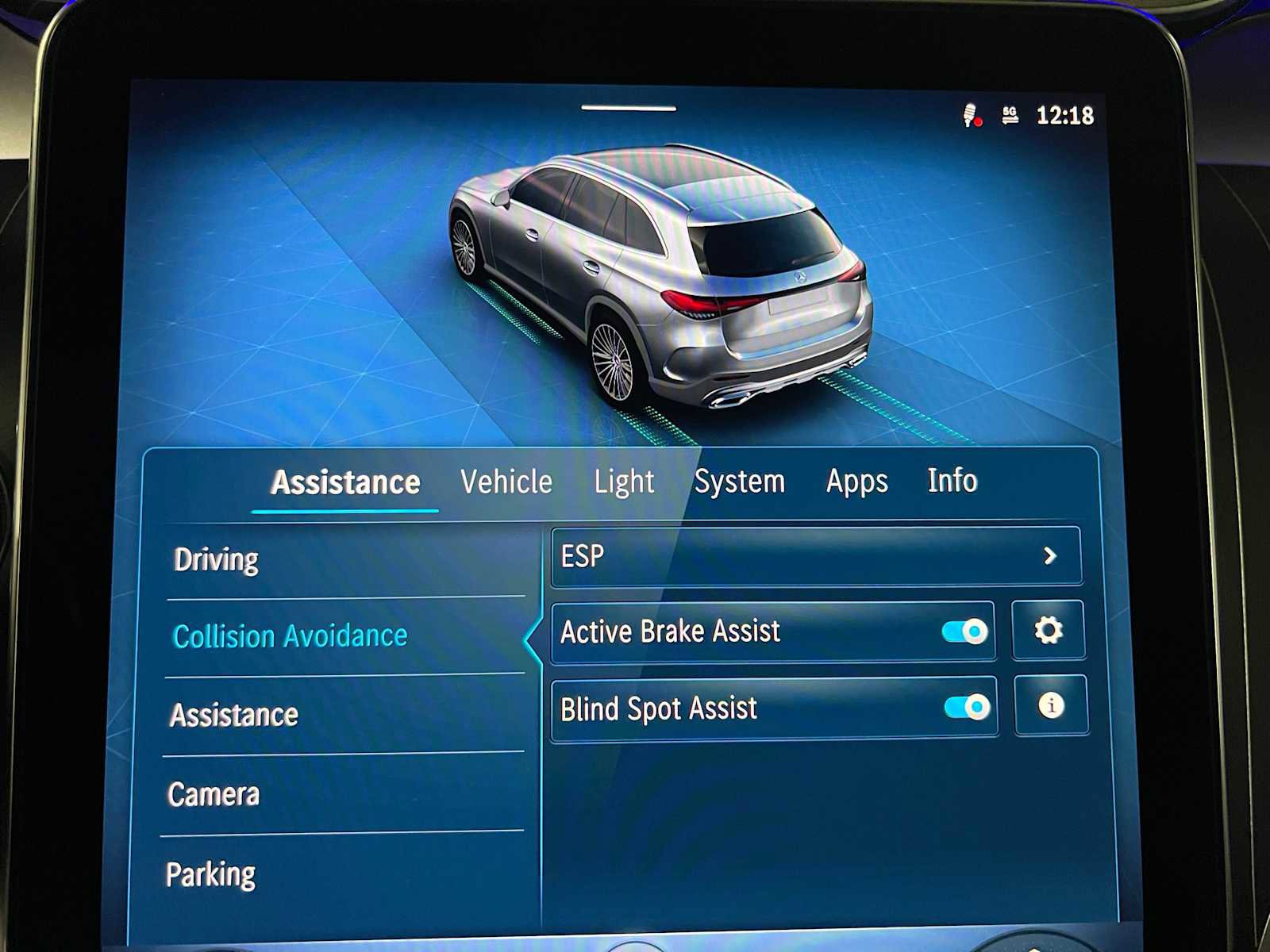Switch to the System tab
Viewport: 1270px width, 952px height.
click(740, 482)
